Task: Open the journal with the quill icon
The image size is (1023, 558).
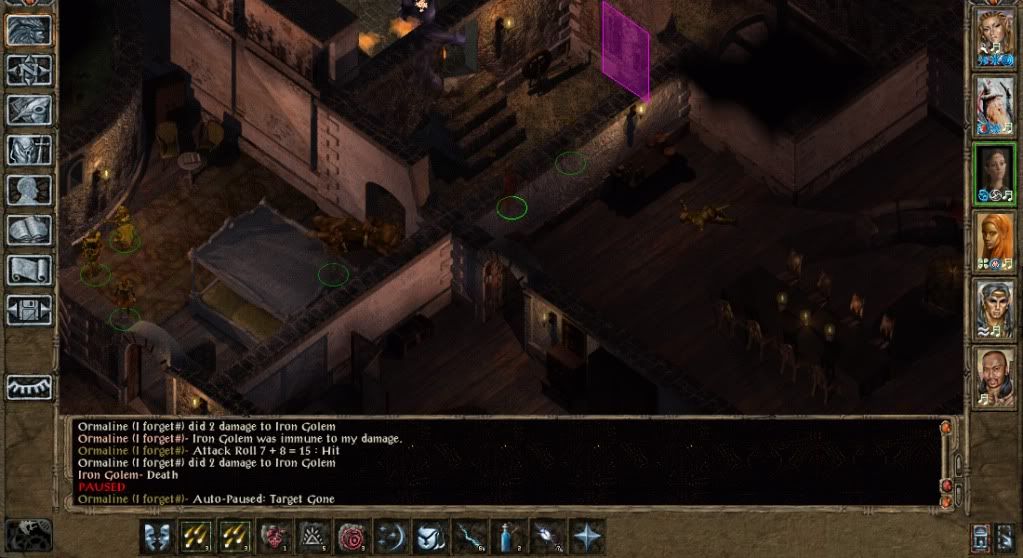Action: (x=29, y=110)
